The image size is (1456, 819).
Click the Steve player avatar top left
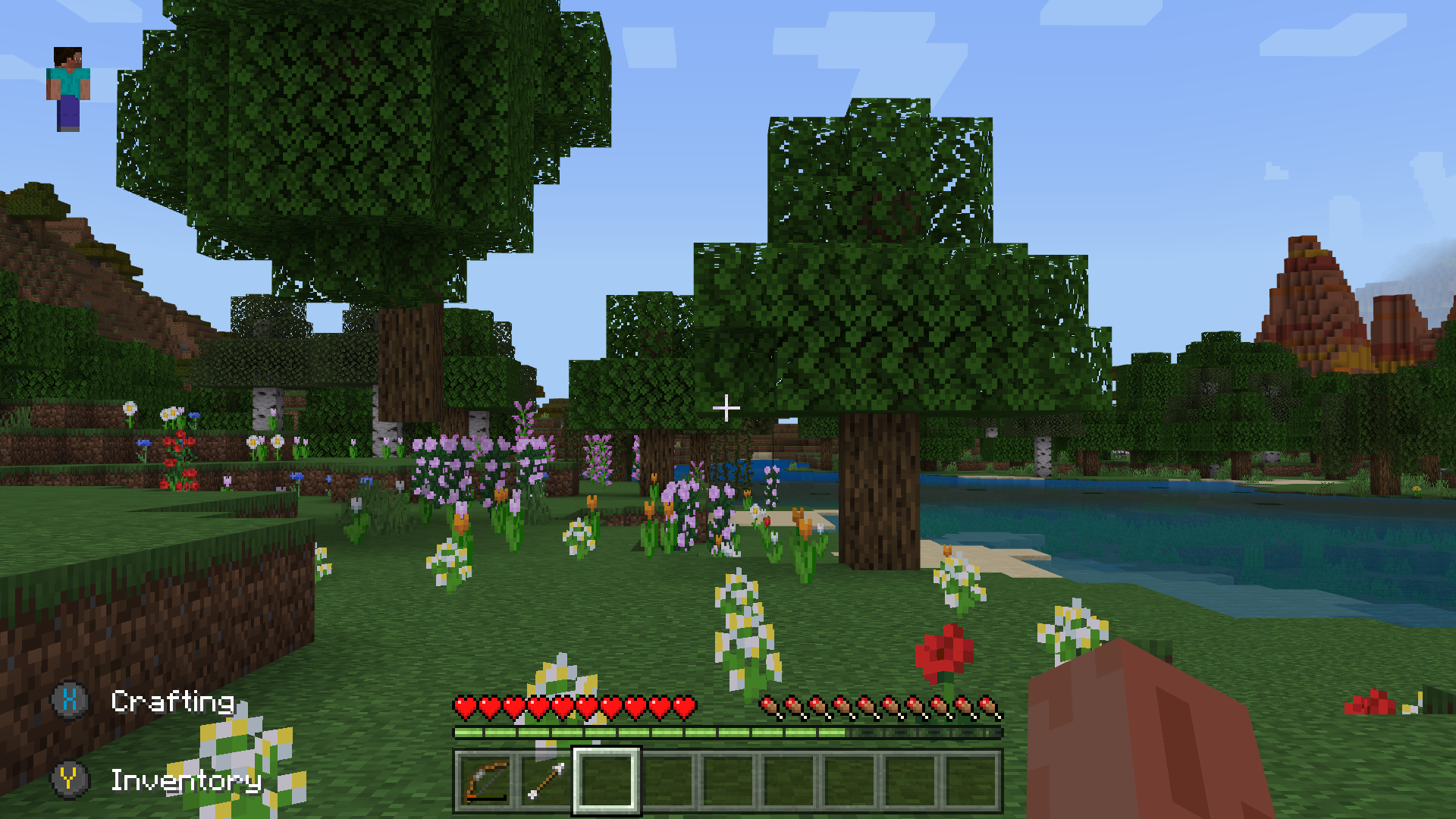click(x=68, y=87)
